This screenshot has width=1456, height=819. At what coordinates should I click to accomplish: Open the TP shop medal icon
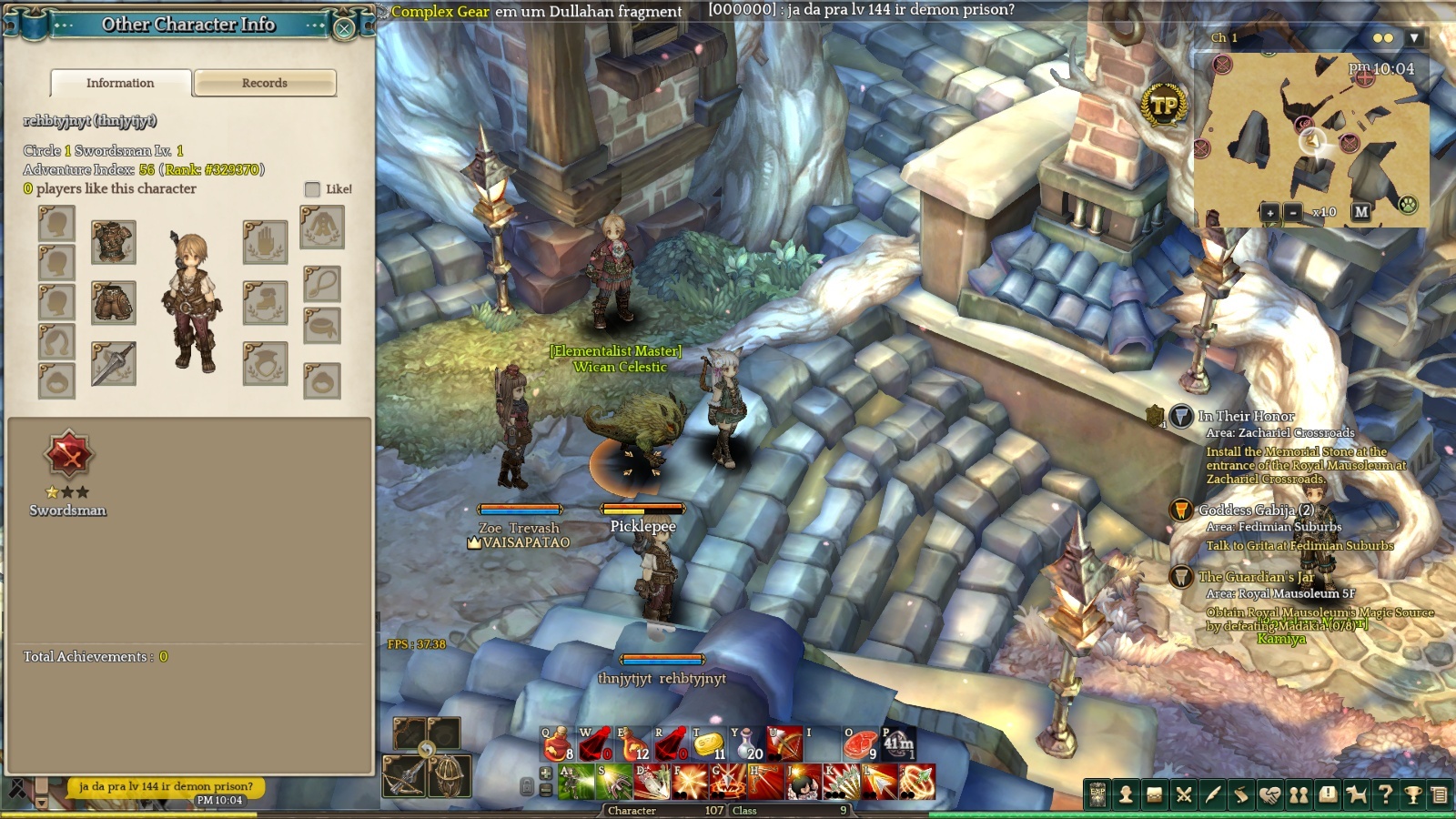[1164, 106]
